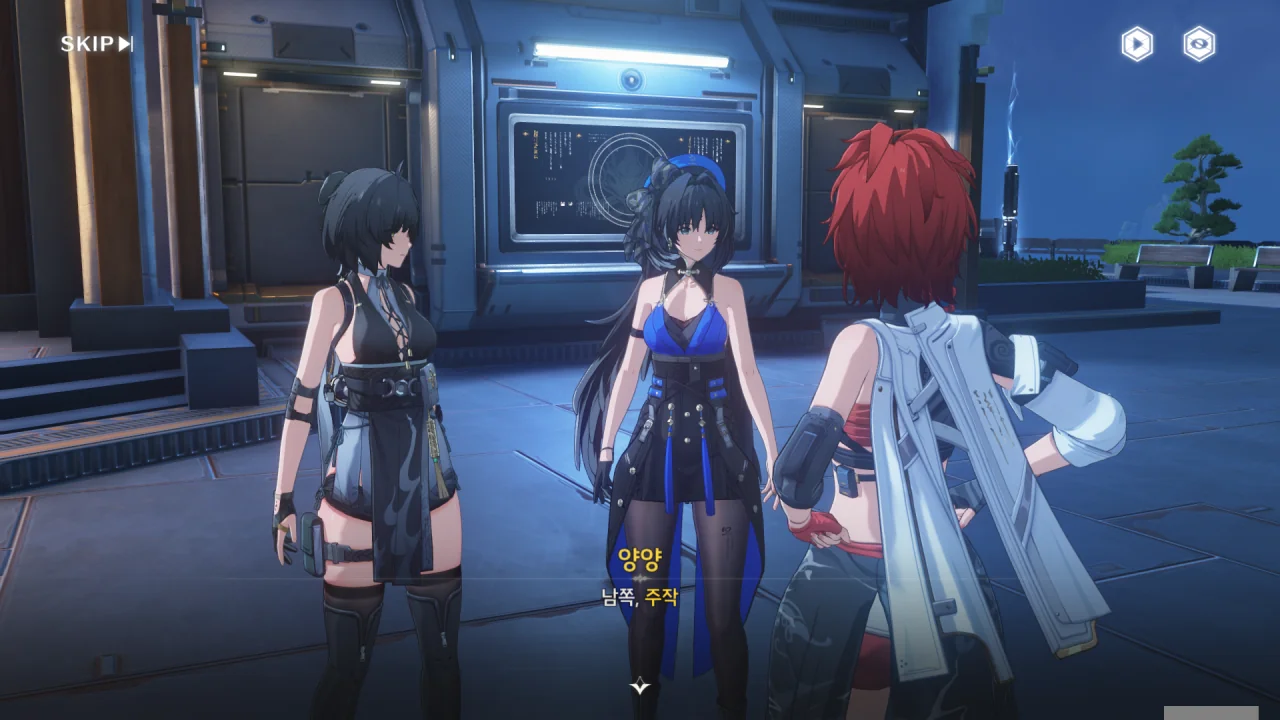Toggle dialogue auto-play hexagon button
The width and height of the screenshot is (1280, 720).
point(1136,44)
